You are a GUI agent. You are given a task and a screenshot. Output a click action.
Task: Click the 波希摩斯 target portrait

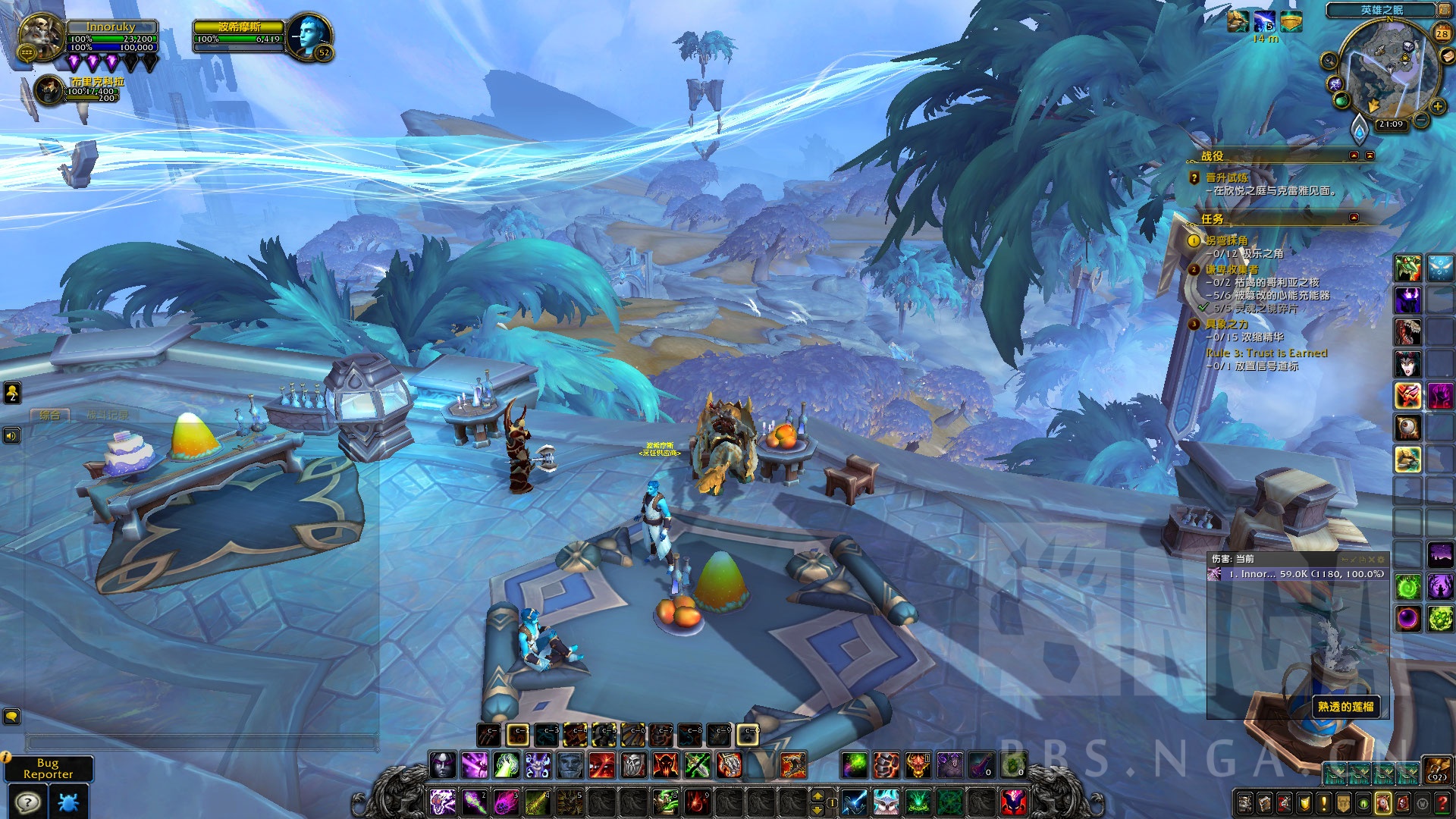[310, 36]
